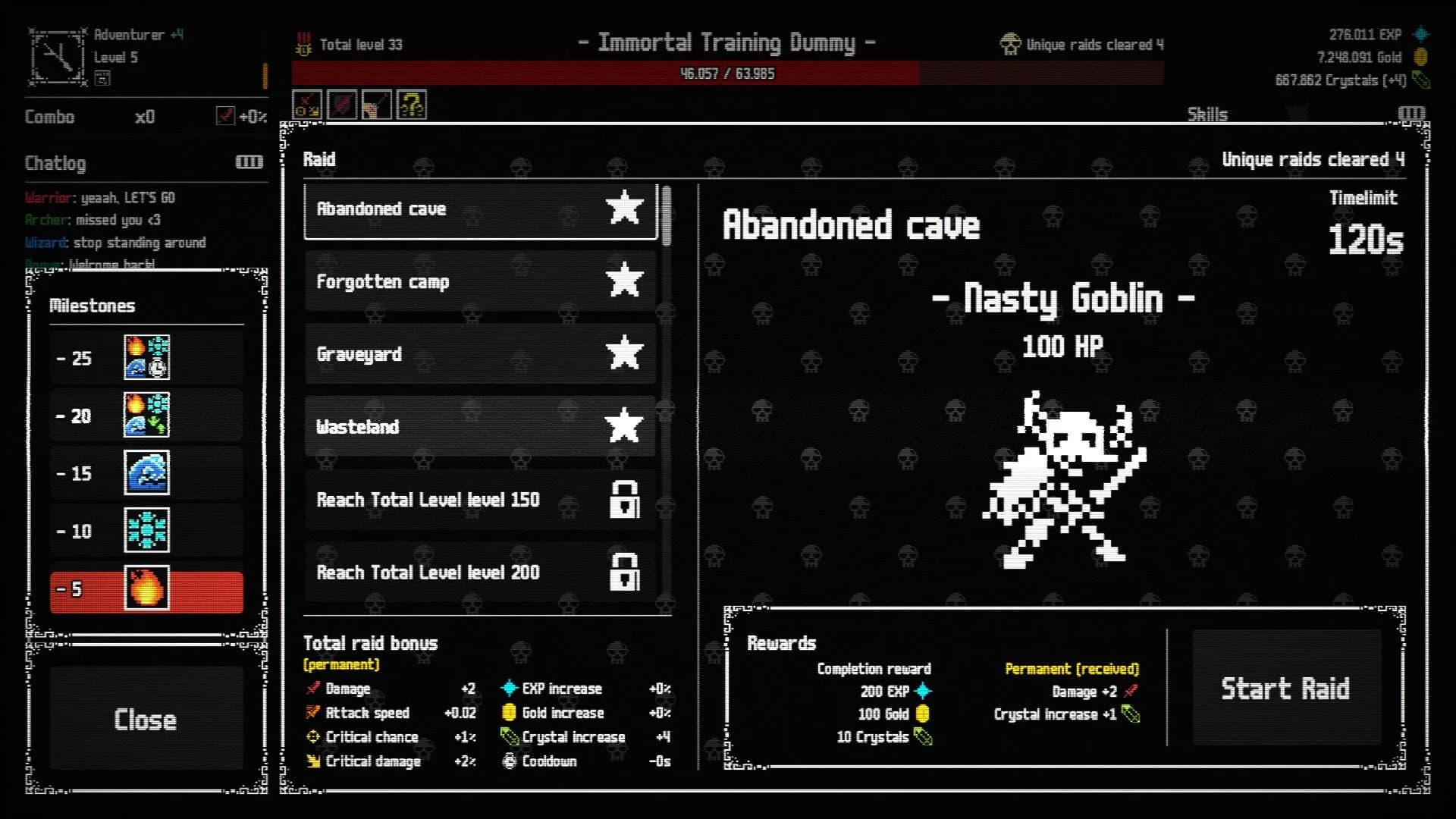1456x819 pixels.
Task: Open the treasure chest loot icon
Action: tap(376, 105)
